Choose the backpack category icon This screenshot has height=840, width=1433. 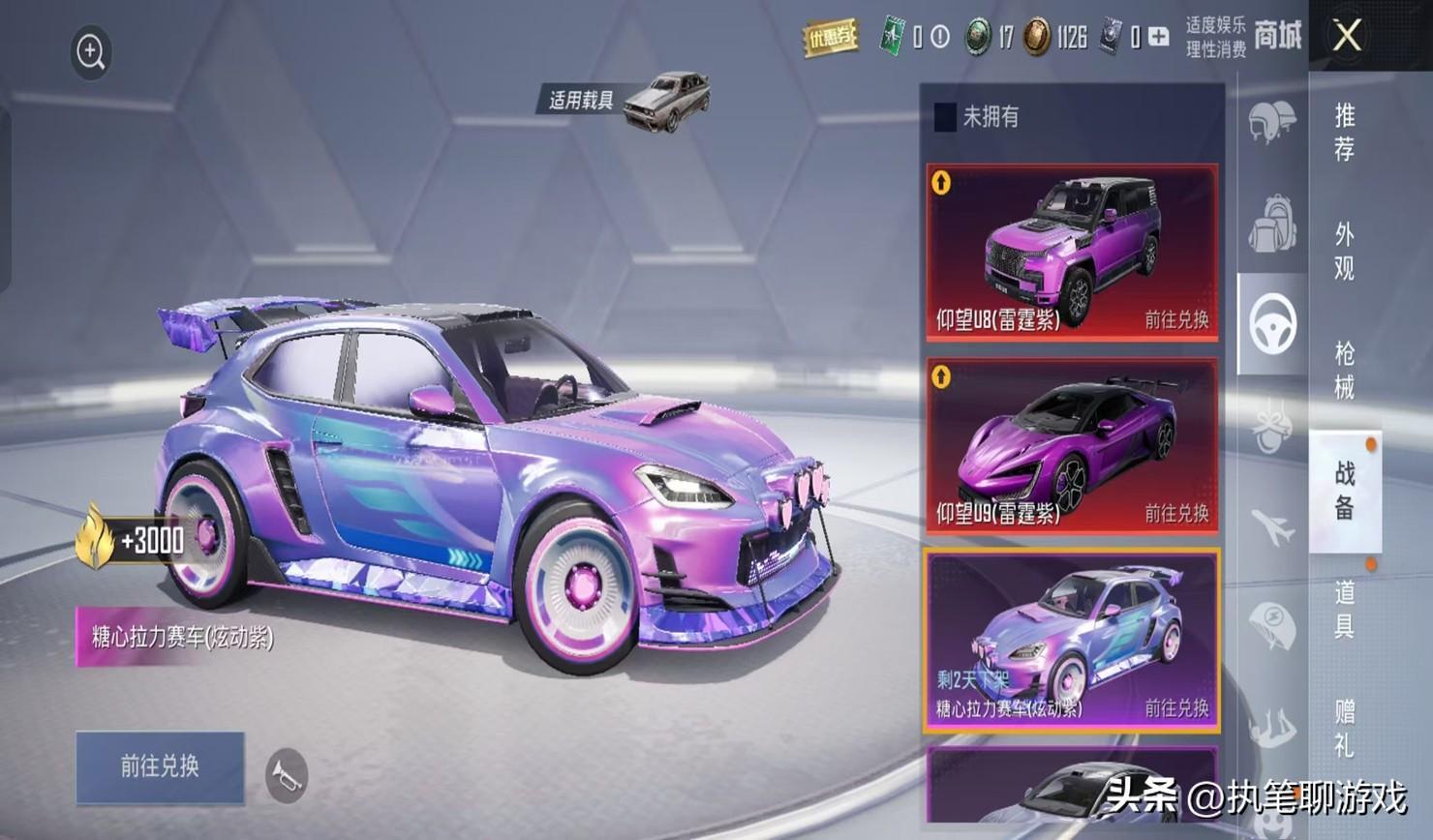(x=1271, y=224)
